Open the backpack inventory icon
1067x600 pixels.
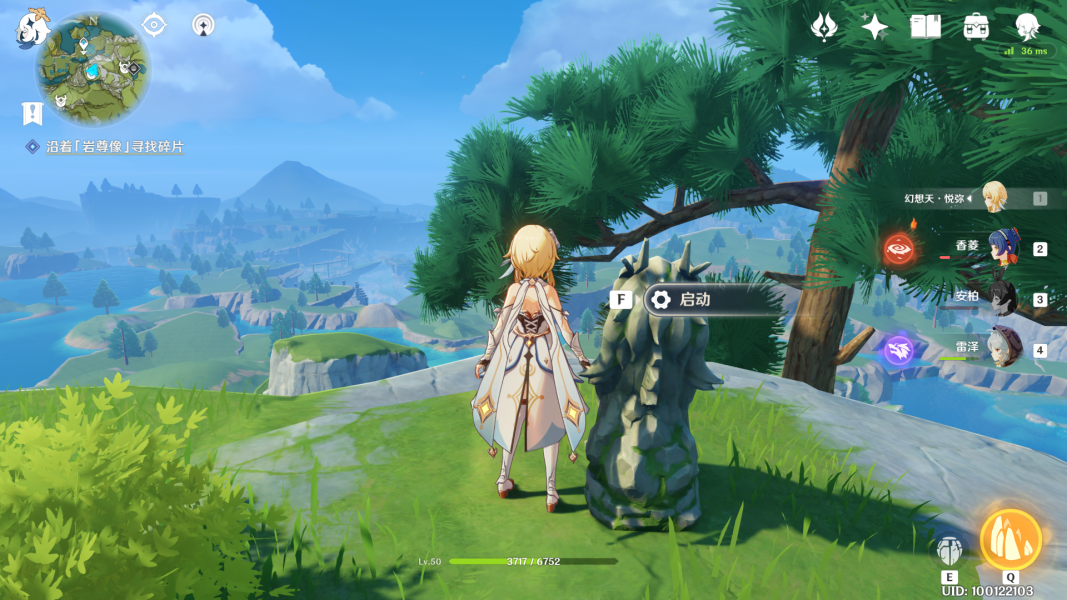(x=977, y=27)
